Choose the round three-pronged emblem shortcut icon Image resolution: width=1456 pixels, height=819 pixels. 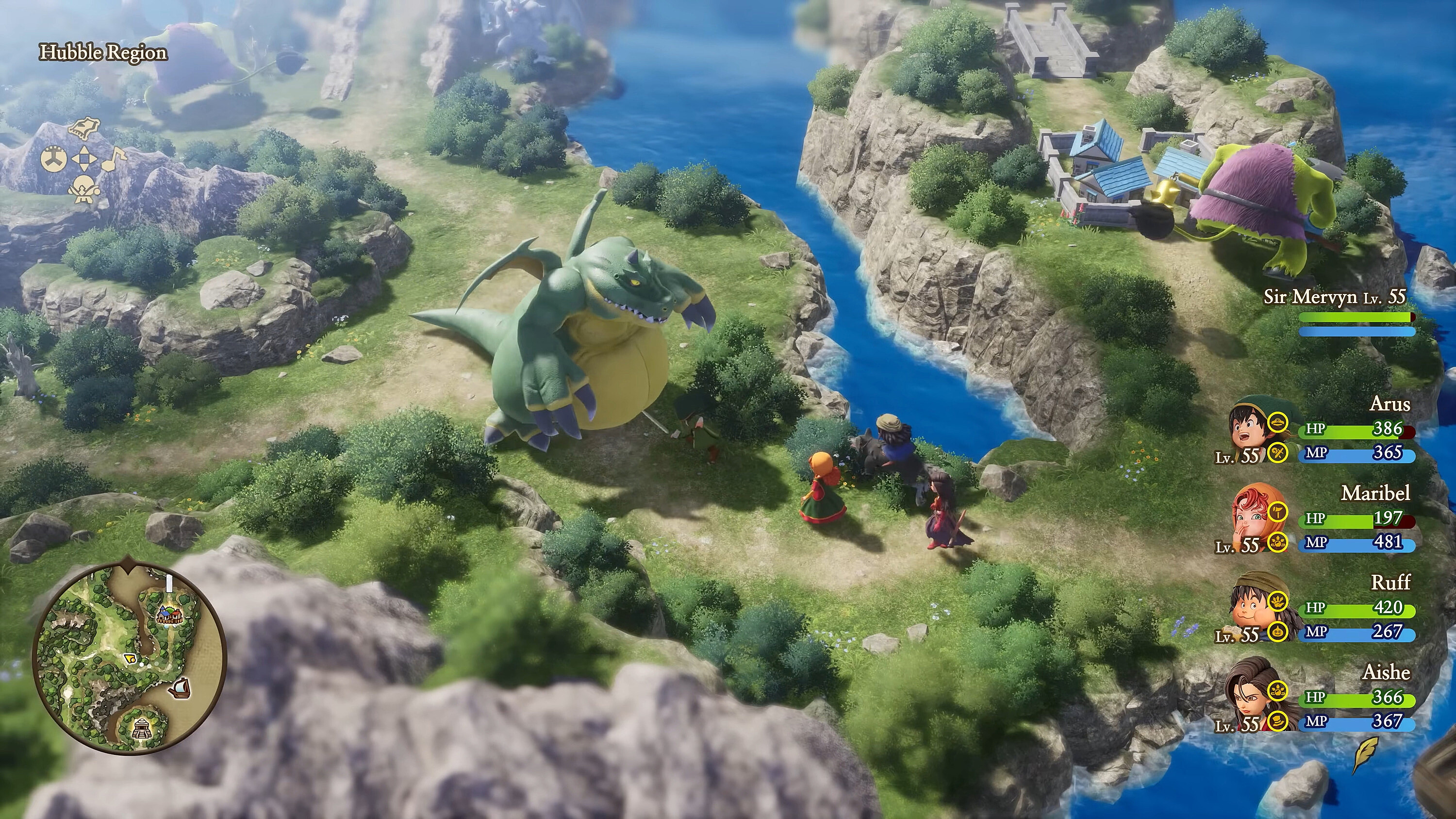click(x=54, y=158)
